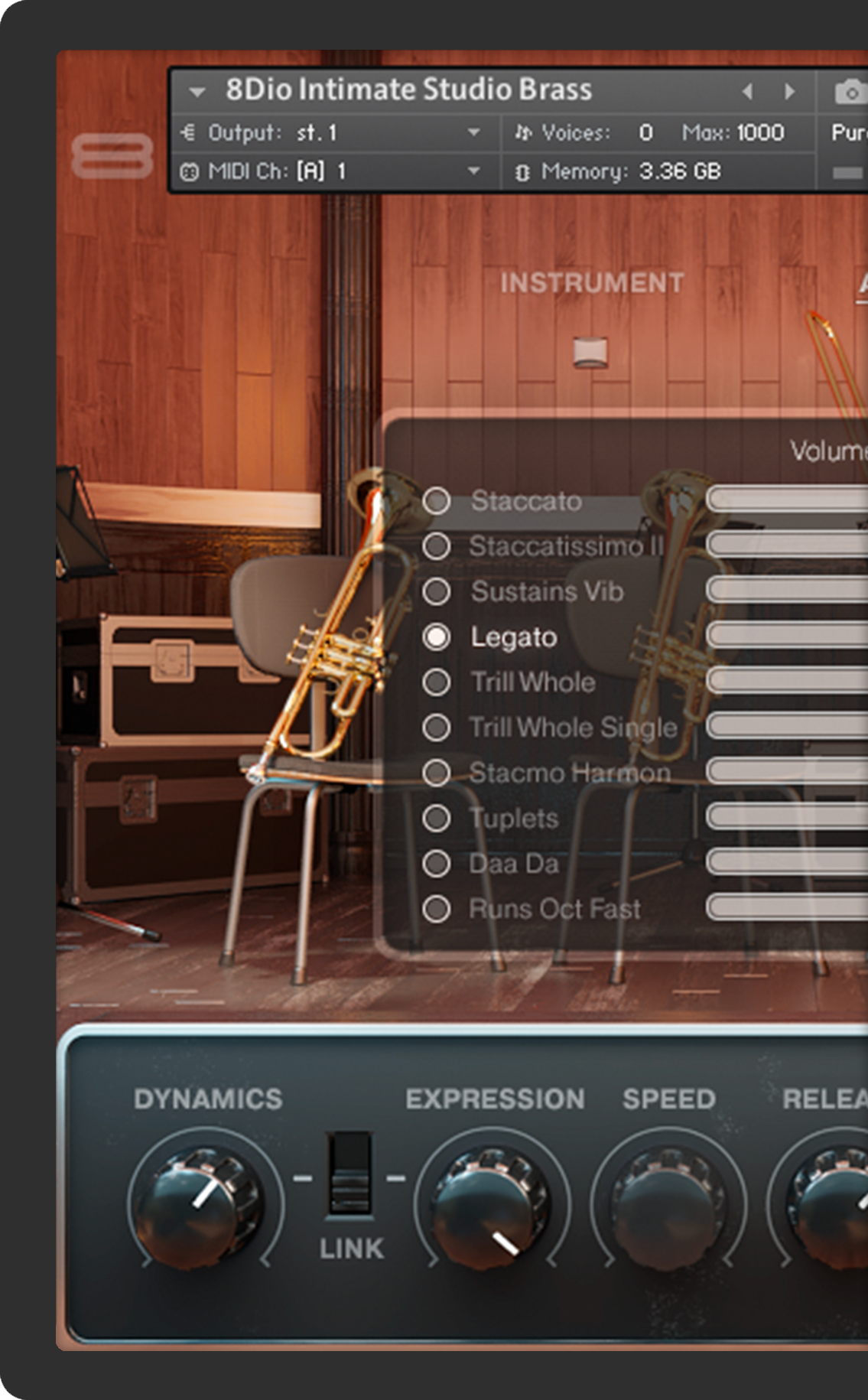The image size is (868, 1400).
Task: Click the Dynamics knob
Action: (x=200, y=1205)
